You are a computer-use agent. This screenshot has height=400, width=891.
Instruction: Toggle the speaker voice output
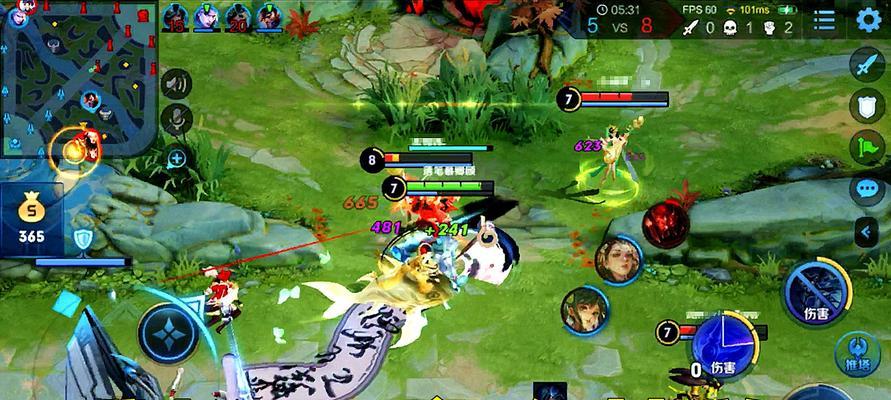pos(177,84)
